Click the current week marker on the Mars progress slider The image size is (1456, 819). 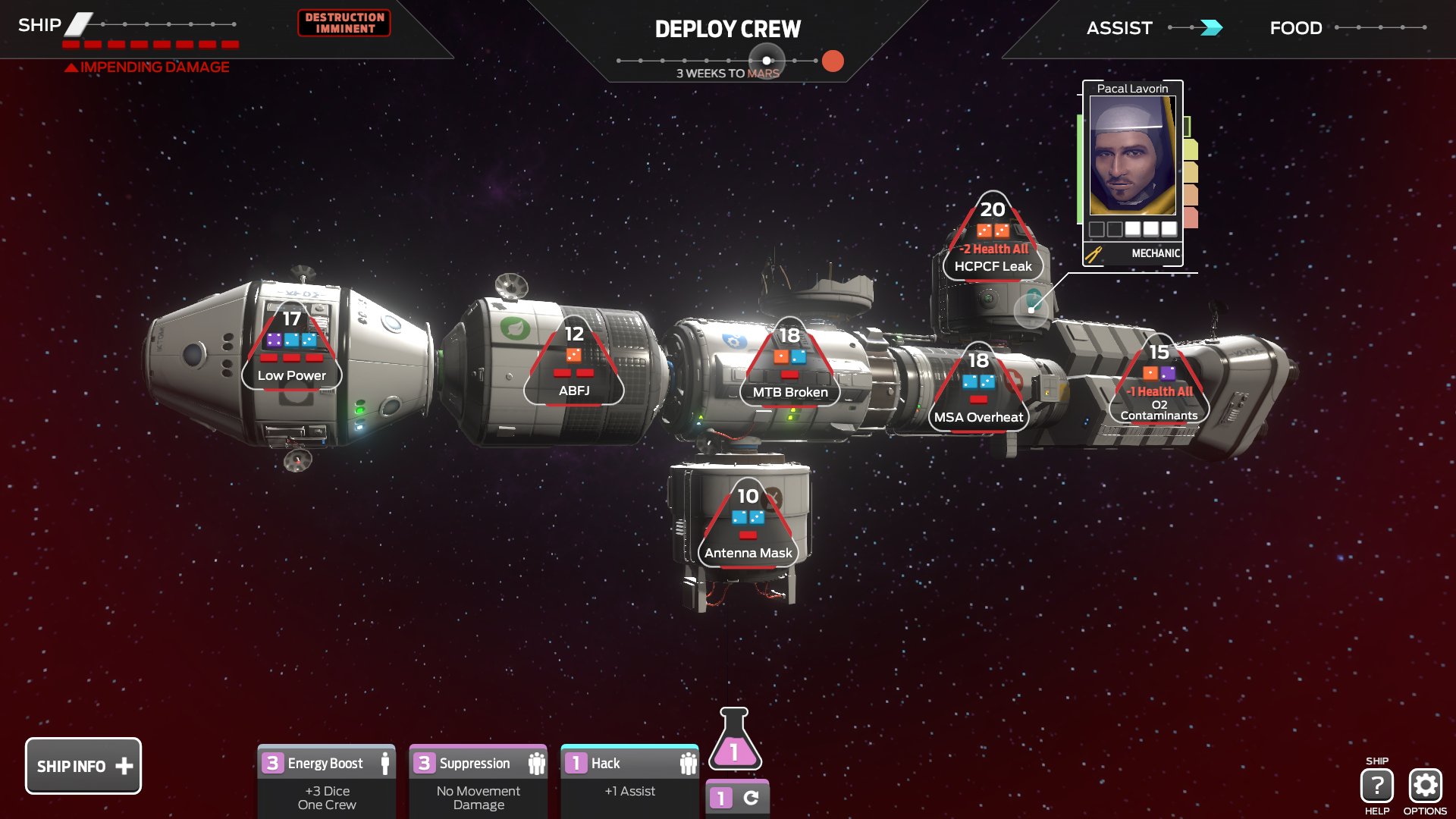pos(767,59)
